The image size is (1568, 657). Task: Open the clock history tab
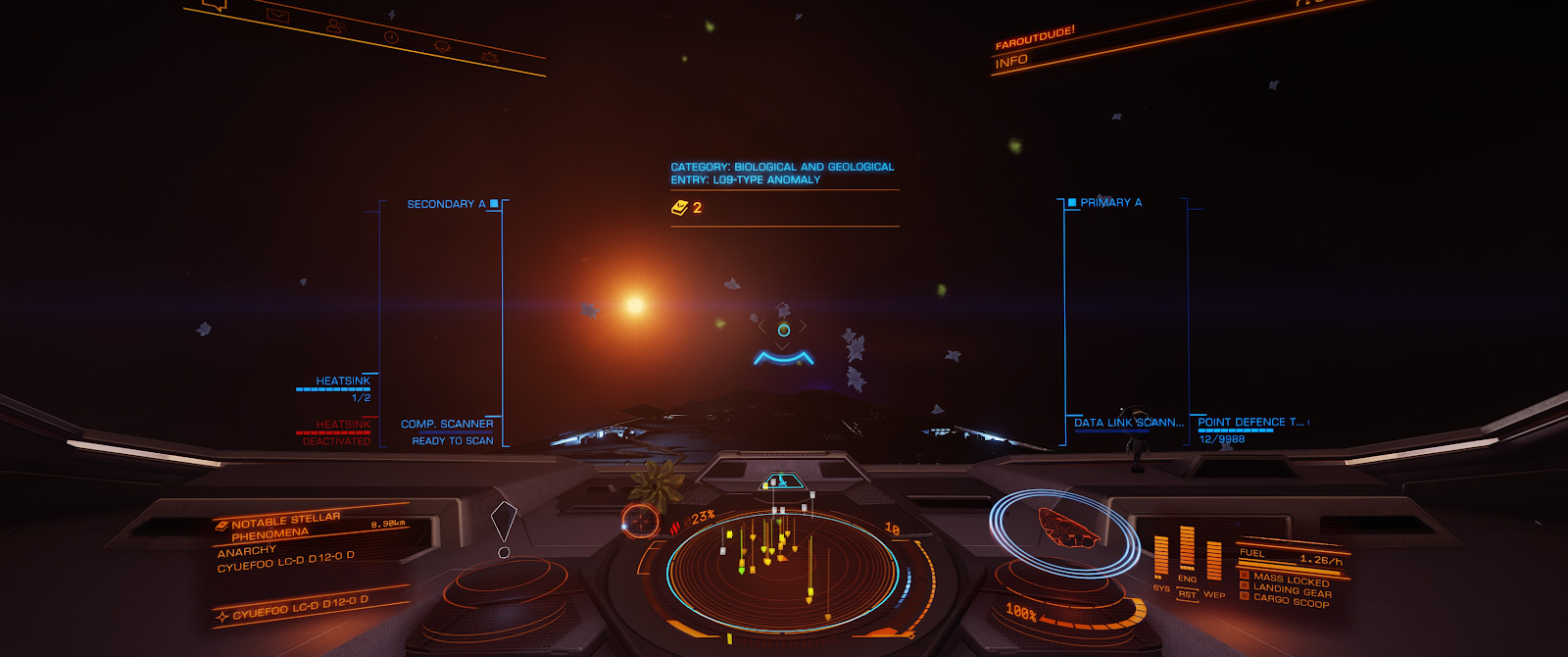pos(391,37)
